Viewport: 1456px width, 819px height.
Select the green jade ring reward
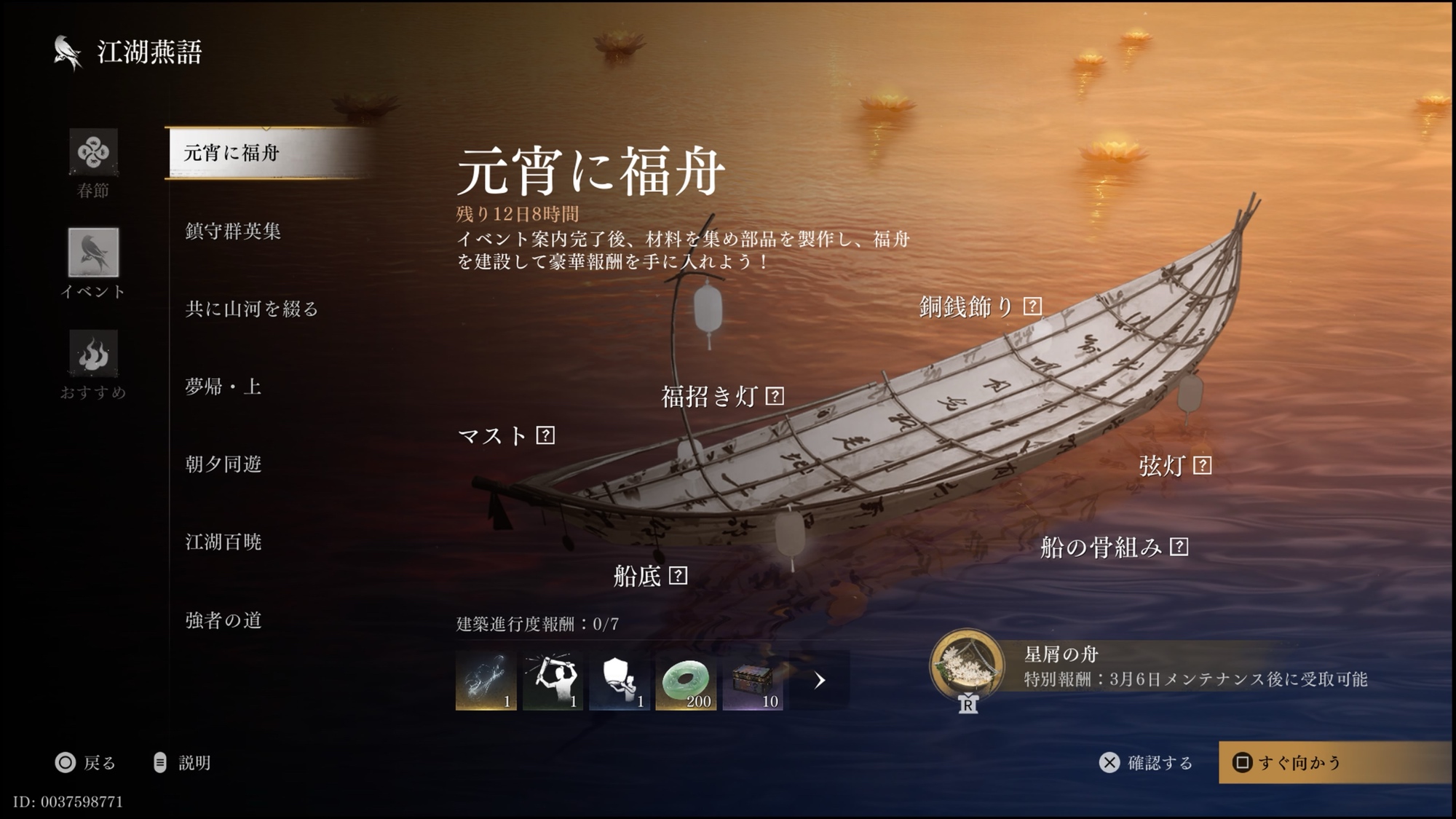coord(686,681)
